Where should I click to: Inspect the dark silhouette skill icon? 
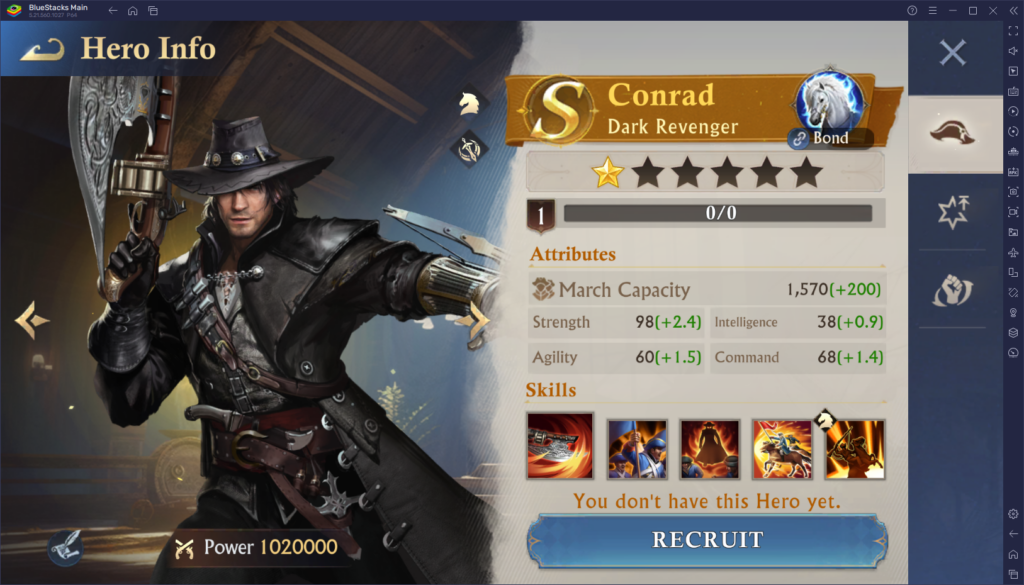[x=710, y=448]
